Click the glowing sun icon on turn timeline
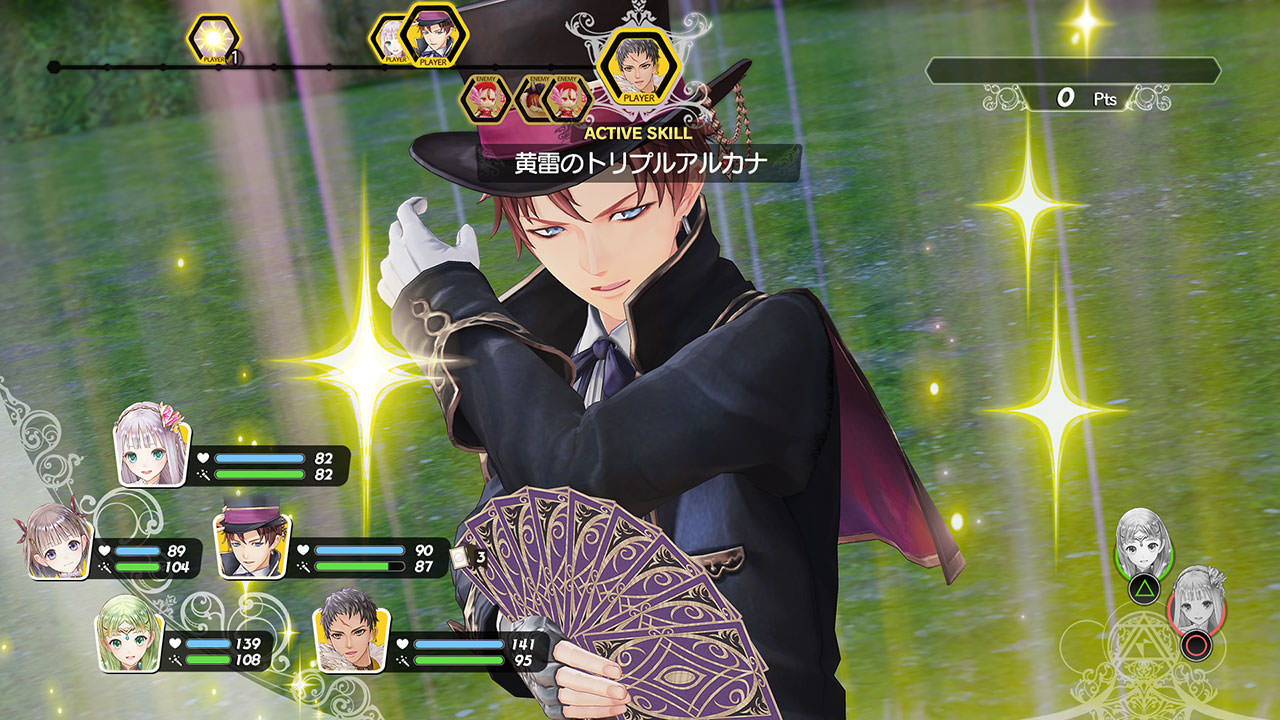This screenshot has height=720, width=1280. (214, 39)
